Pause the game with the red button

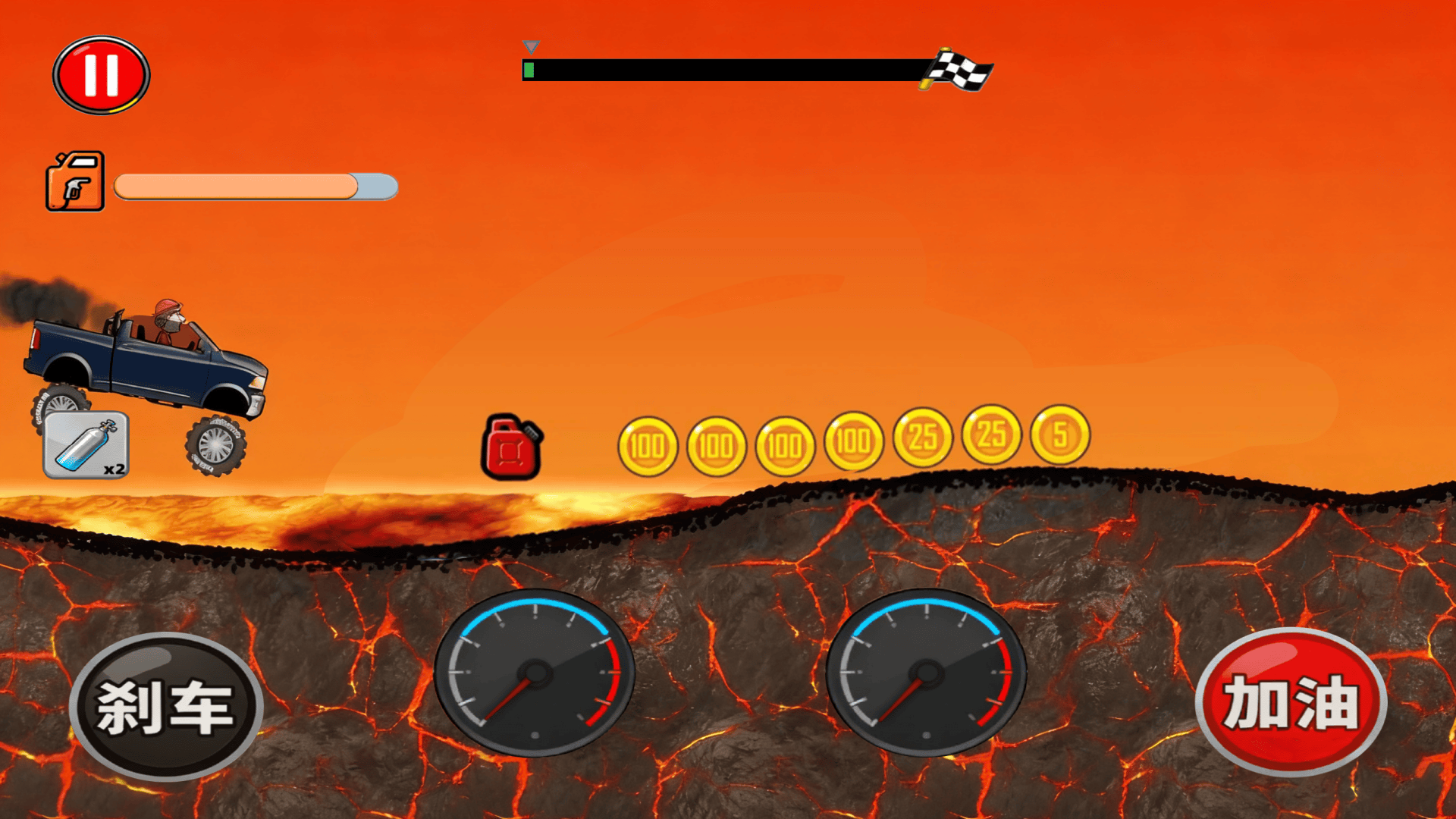click(x=101, y=75)
